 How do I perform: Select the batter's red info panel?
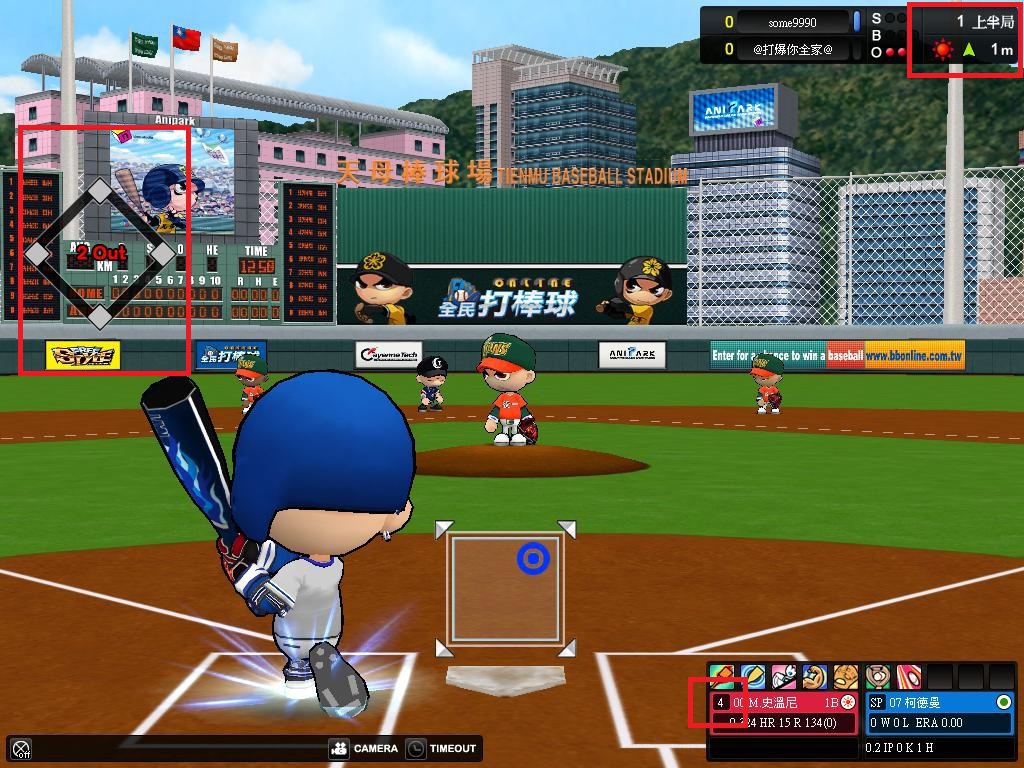coord(784,712)
